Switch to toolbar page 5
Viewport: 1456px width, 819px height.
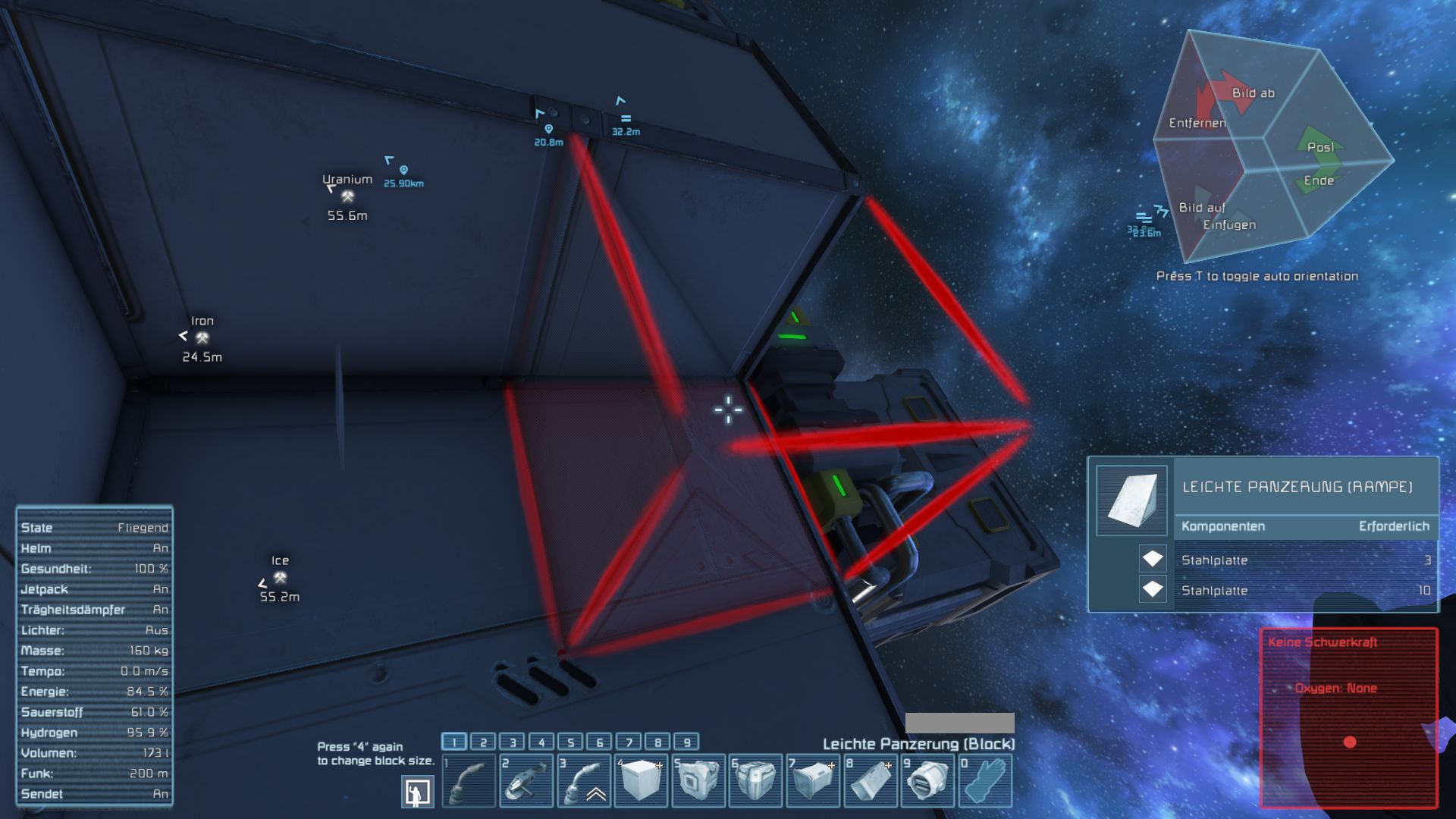pos(570,742)
